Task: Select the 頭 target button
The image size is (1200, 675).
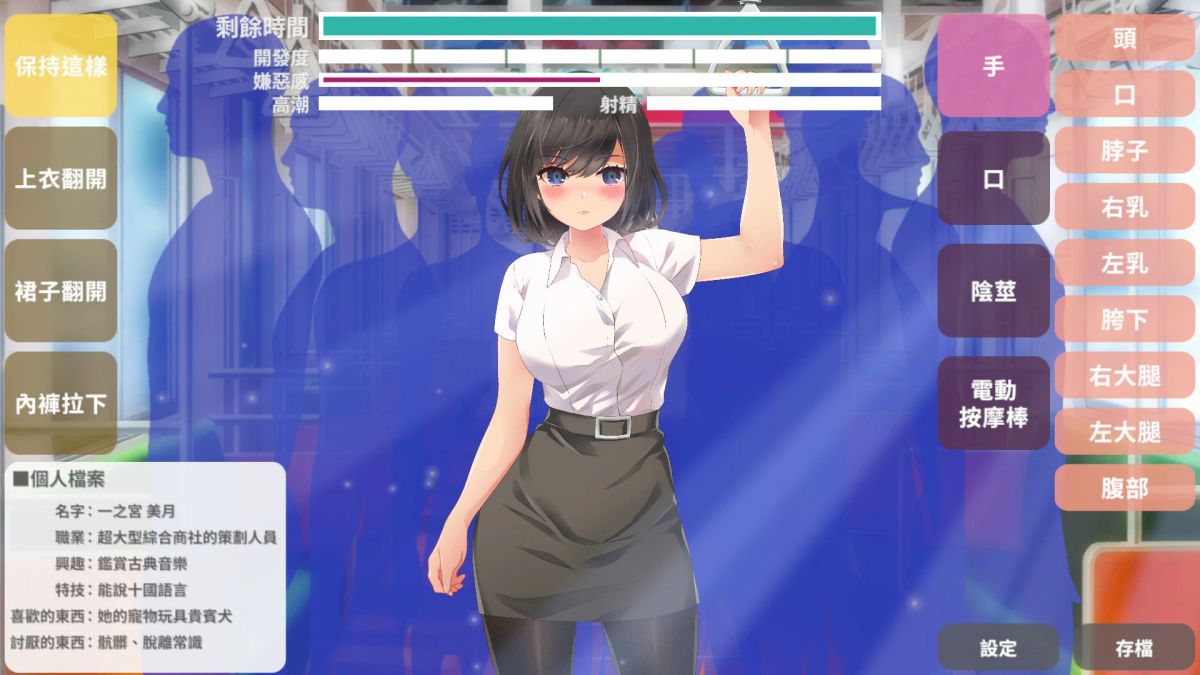Action: 1124,39
